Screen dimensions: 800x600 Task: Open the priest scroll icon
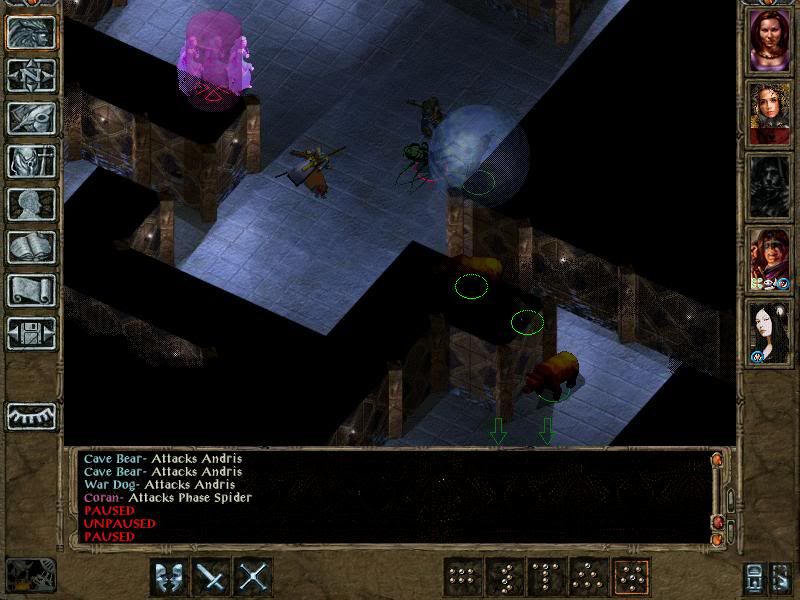pos(31,290)
